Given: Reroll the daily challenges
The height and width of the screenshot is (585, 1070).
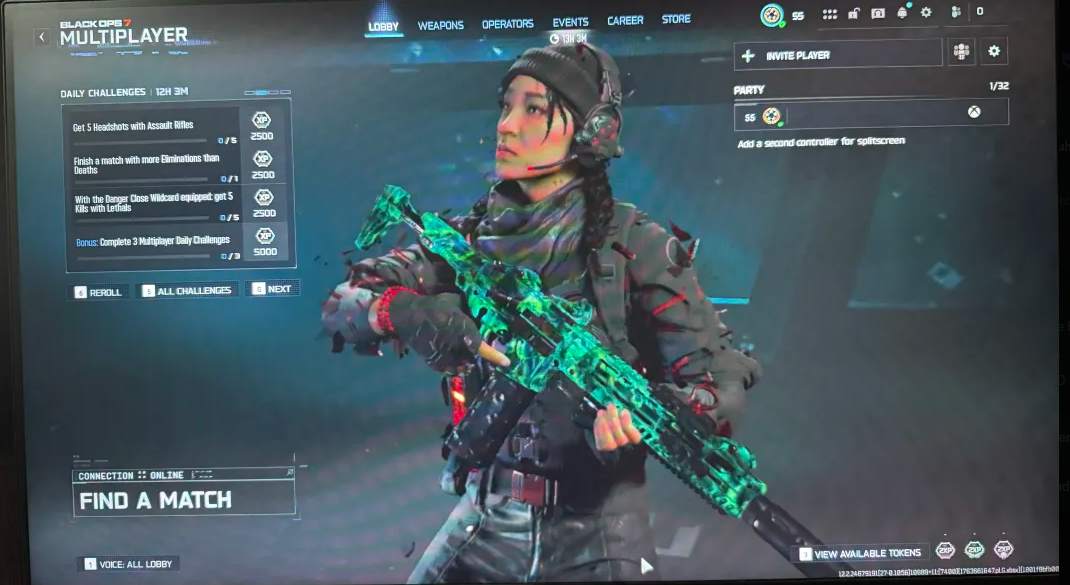Looking at the screenshot, I should coord(98,291).
